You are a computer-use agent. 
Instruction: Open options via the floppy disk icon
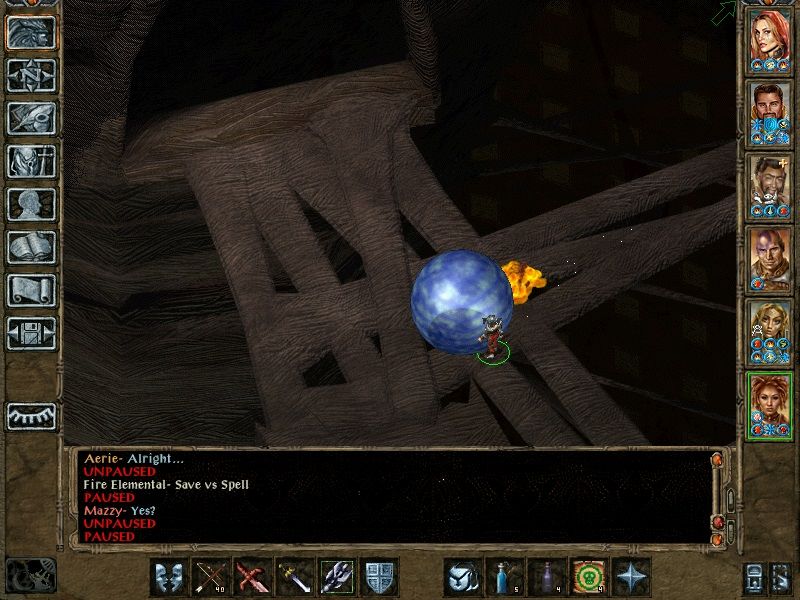tap(31, 332)
